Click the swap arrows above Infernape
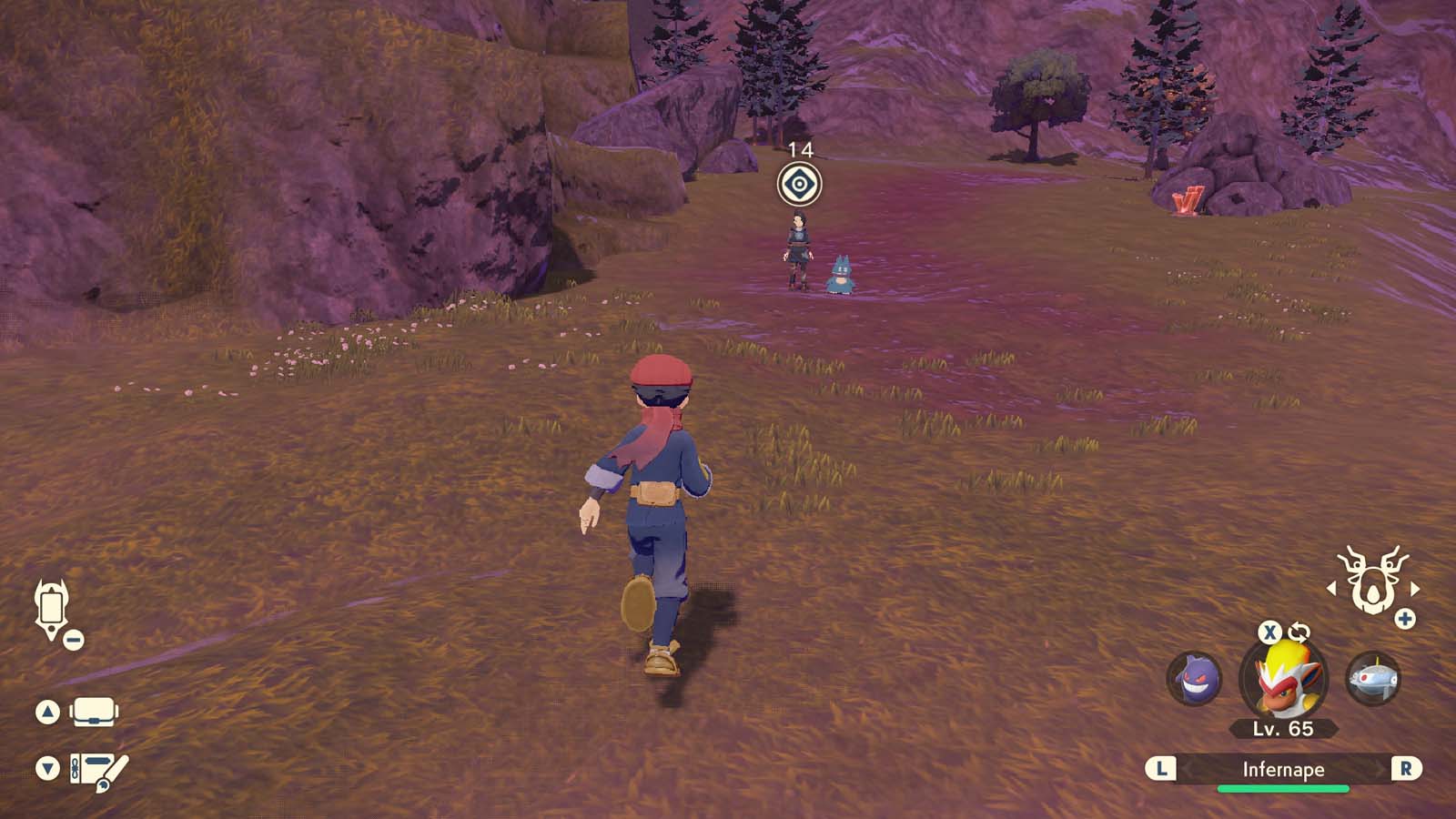This screenshot has width=1456, height=819. [1298, 634]
